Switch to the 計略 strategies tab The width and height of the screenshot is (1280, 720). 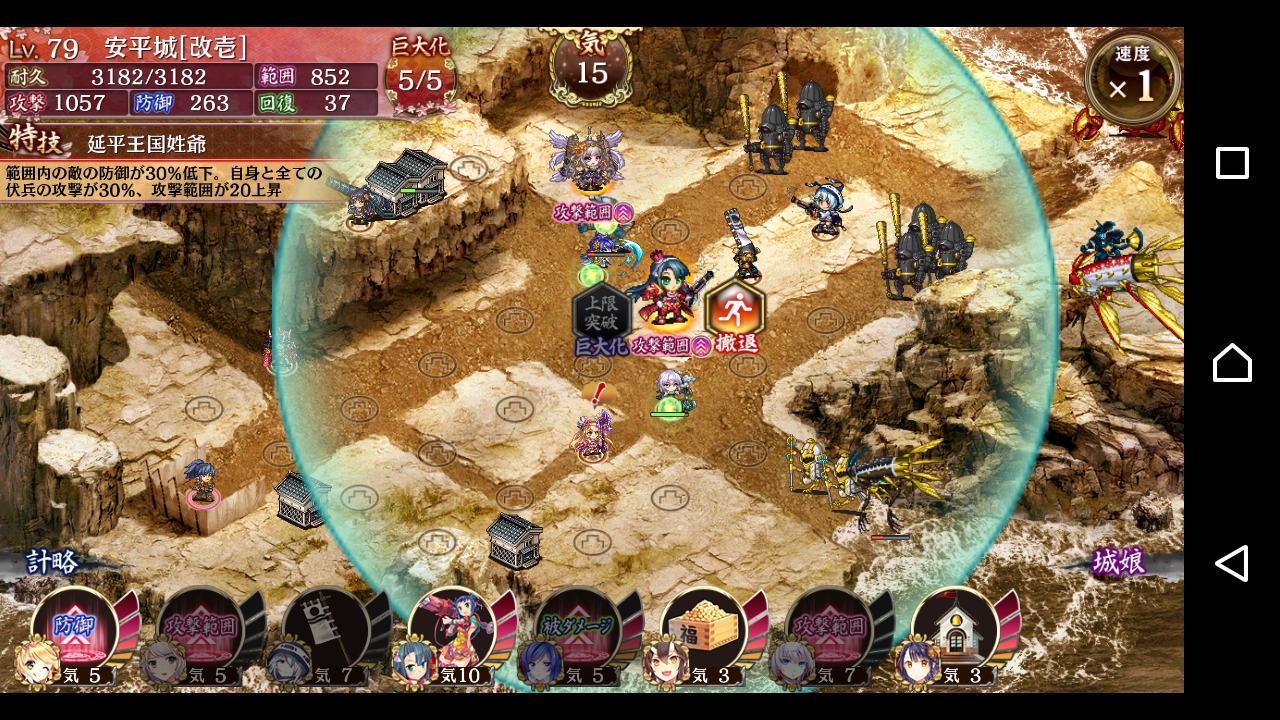point(52,562)
